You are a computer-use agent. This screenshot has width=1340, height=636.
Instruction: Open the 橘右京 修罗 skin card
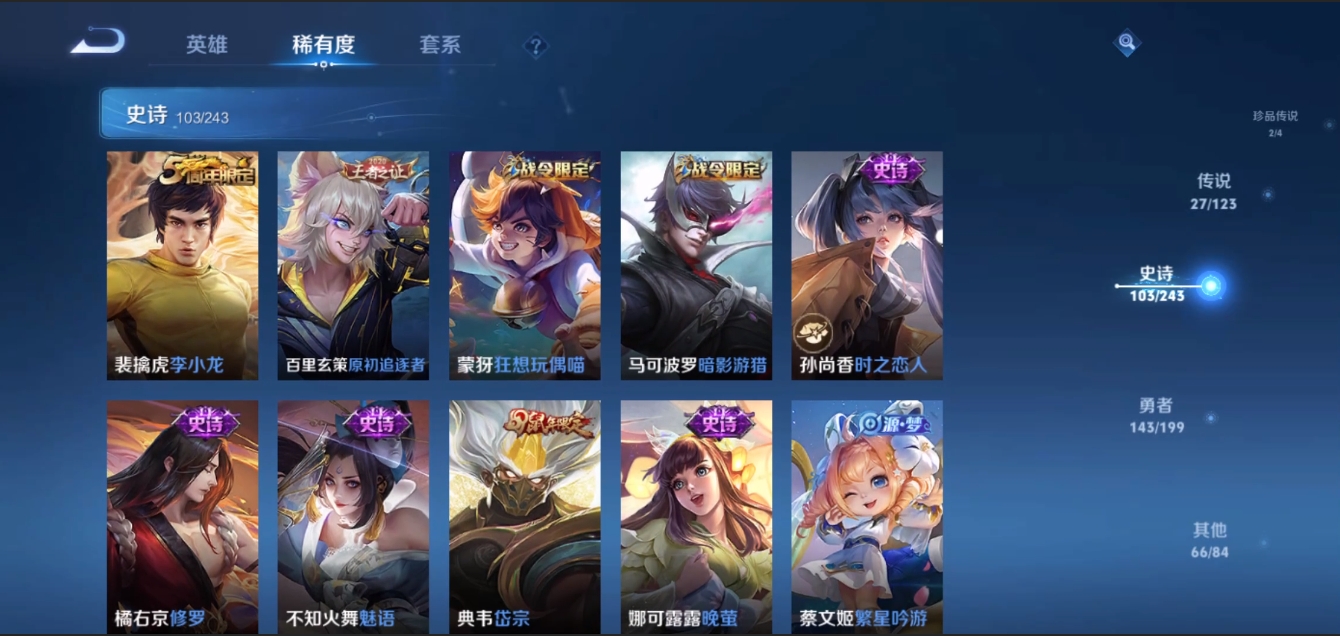[182, 516]
